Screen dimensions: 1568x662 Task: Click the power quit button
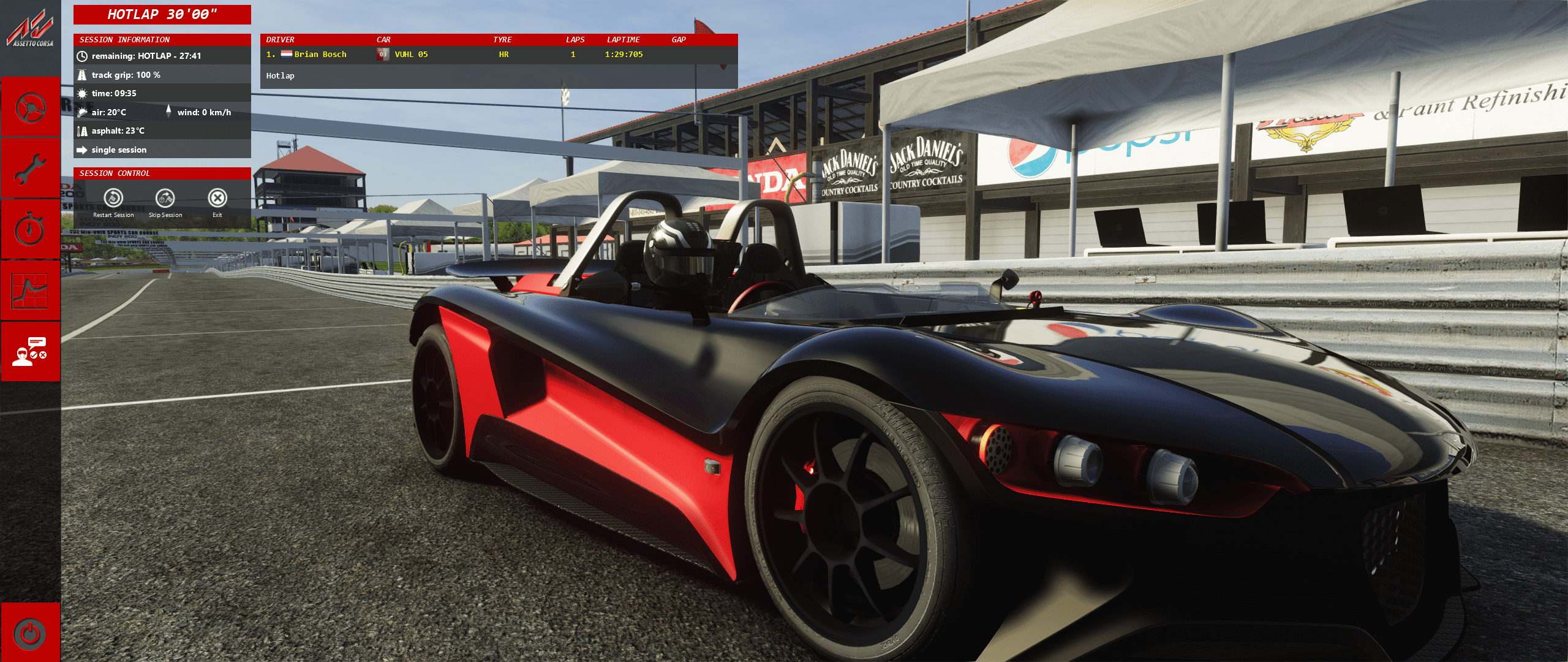coord(30,633)
